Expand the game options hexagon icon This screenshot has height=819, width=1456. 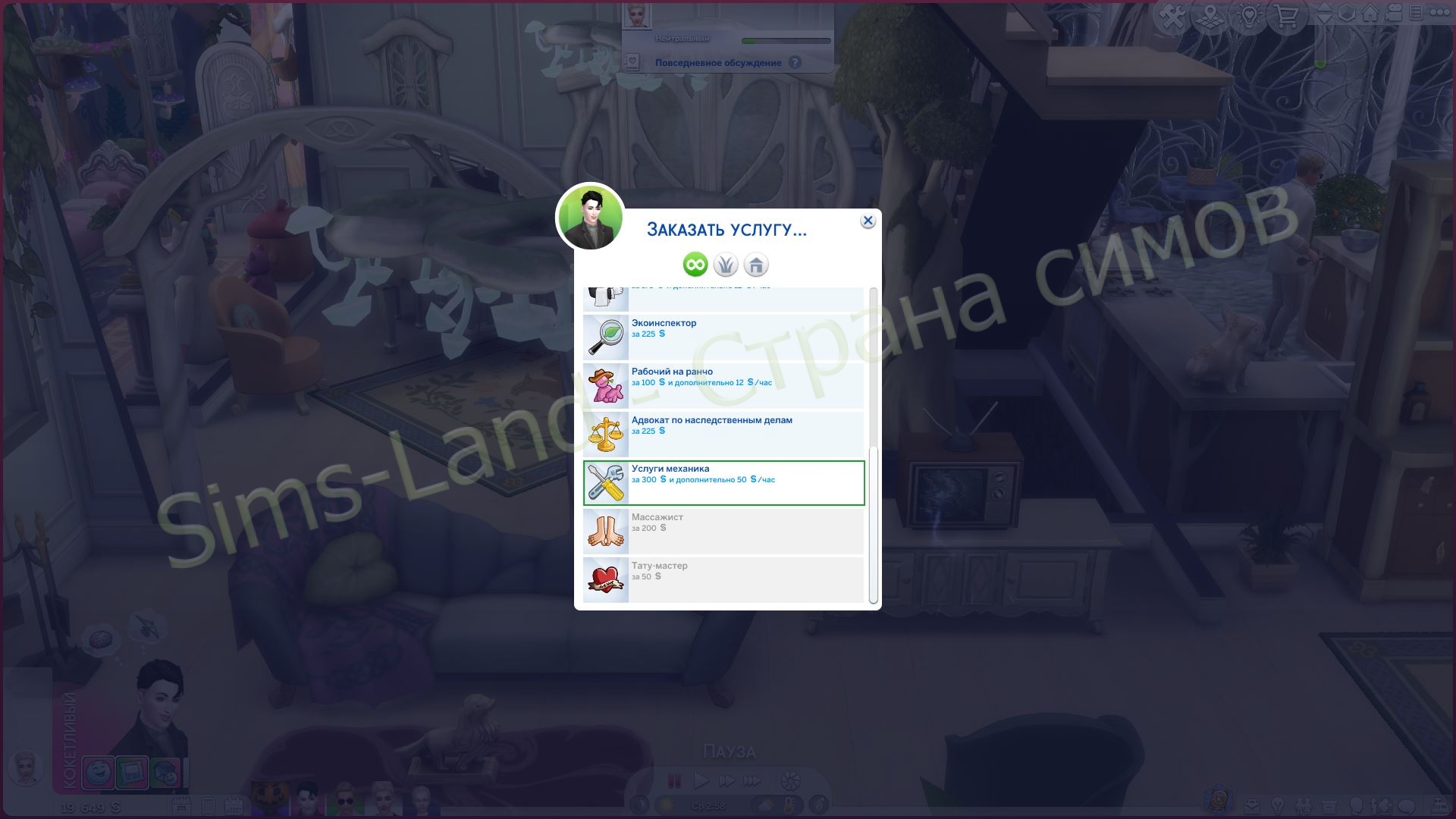[x=1347, y=14]
